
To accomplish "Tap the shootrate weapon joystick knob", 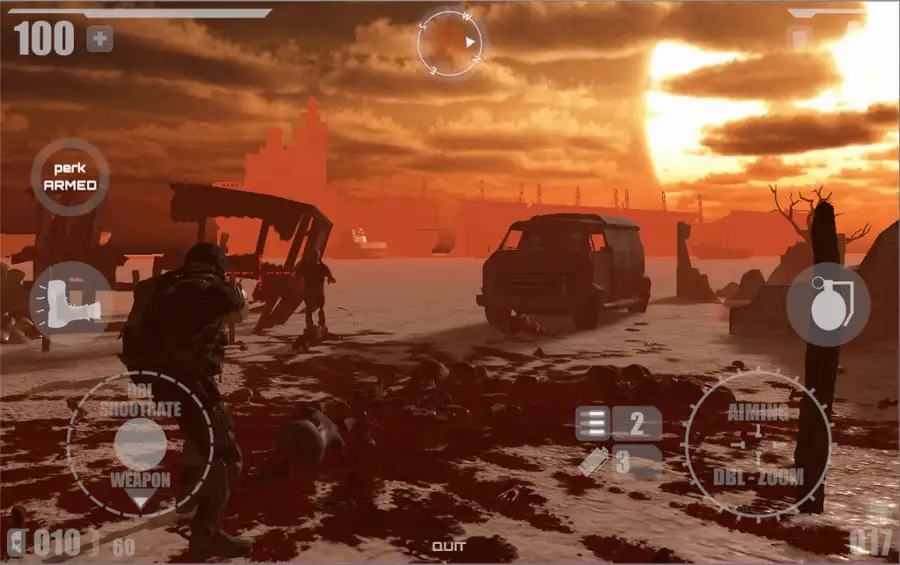I will pyautogui.click(x=140, y=443).
